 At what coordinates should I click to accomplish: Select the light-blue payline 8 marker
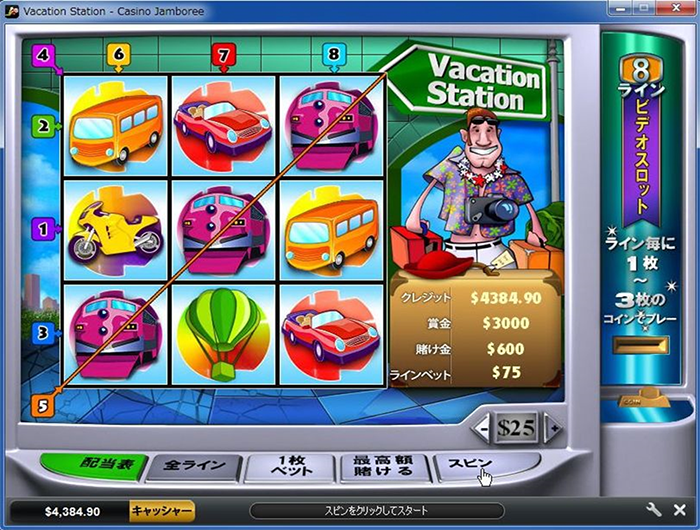332,54
